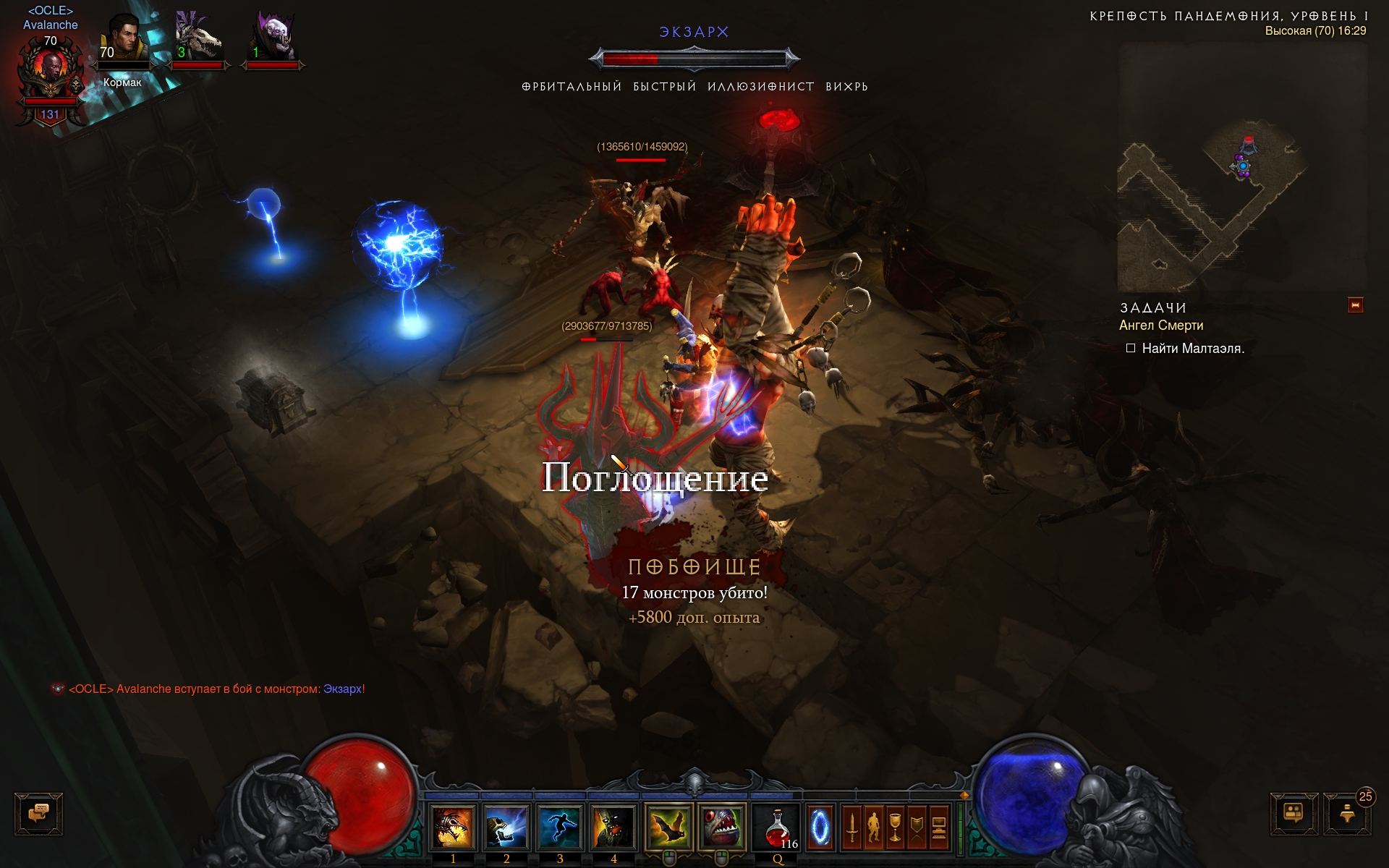Select the bat skill on left mouse
The image size is (1389, 868).
pos(668,827)
